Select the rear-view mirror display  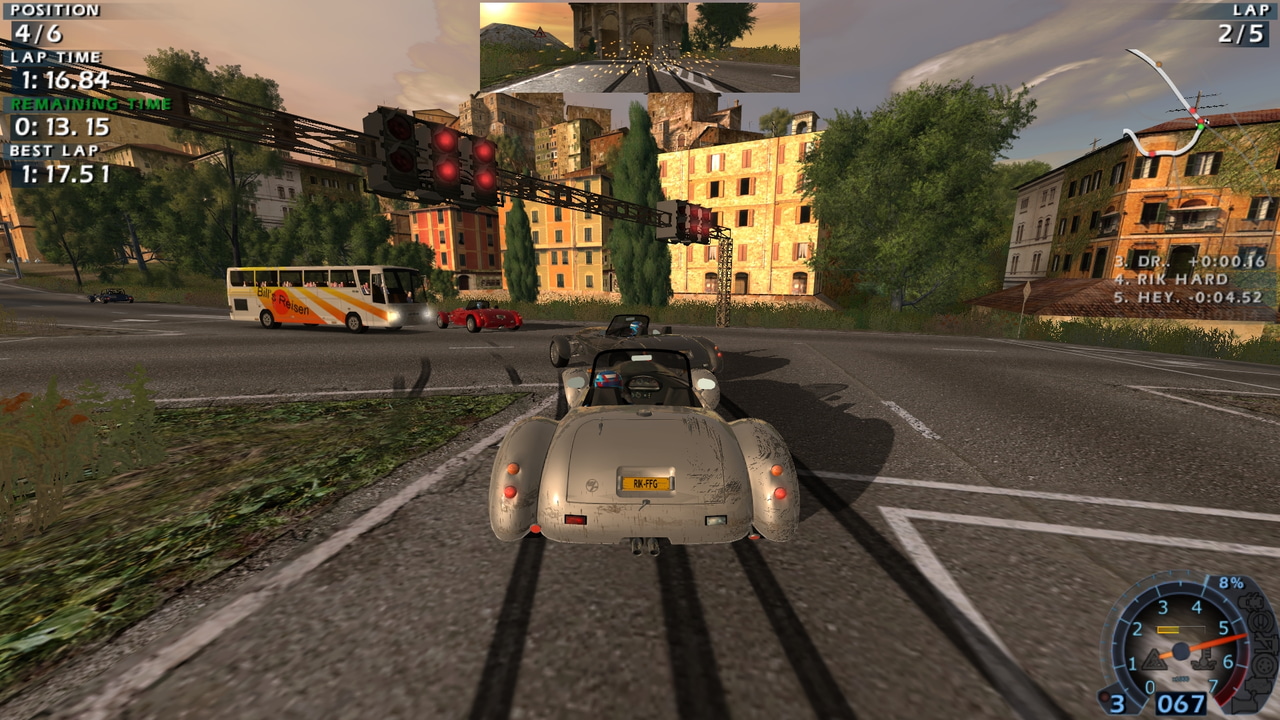[639, 47]
